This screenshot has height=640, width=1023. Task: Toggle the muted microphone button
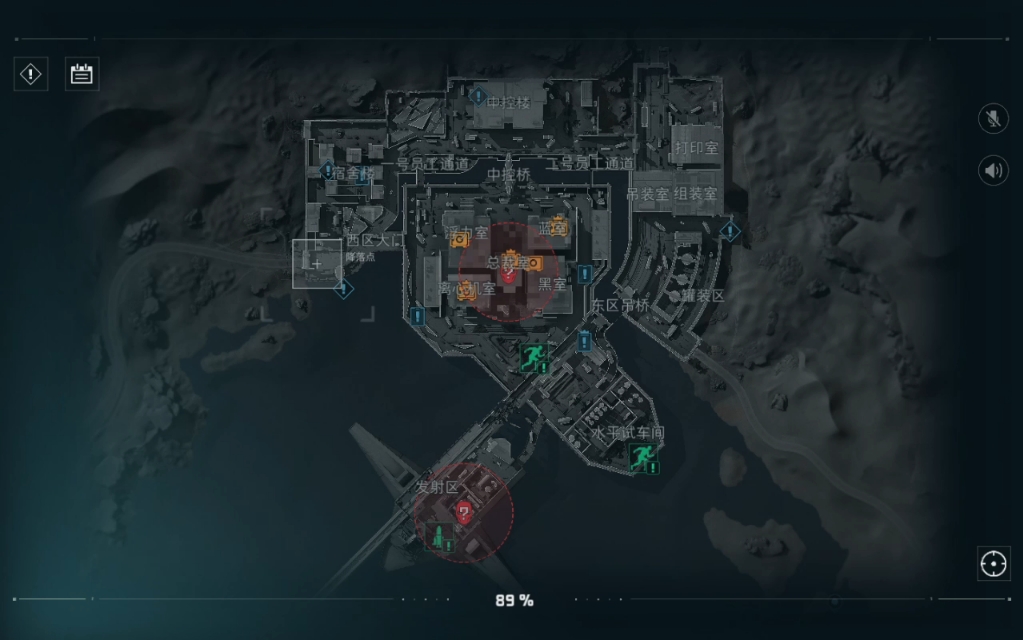993,119
